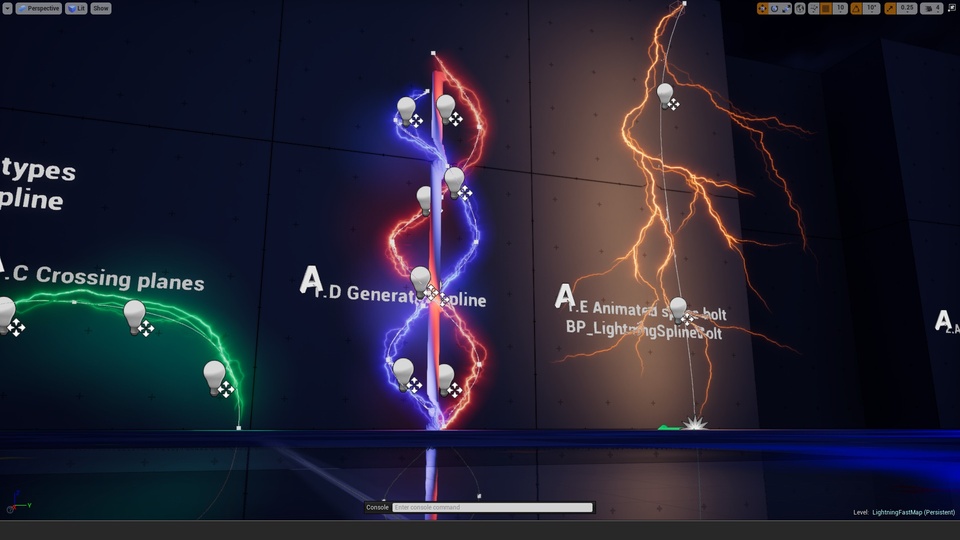Screen dimensions: 960x540
Task: Toggle rotation angle snapping
Action: 858,8
